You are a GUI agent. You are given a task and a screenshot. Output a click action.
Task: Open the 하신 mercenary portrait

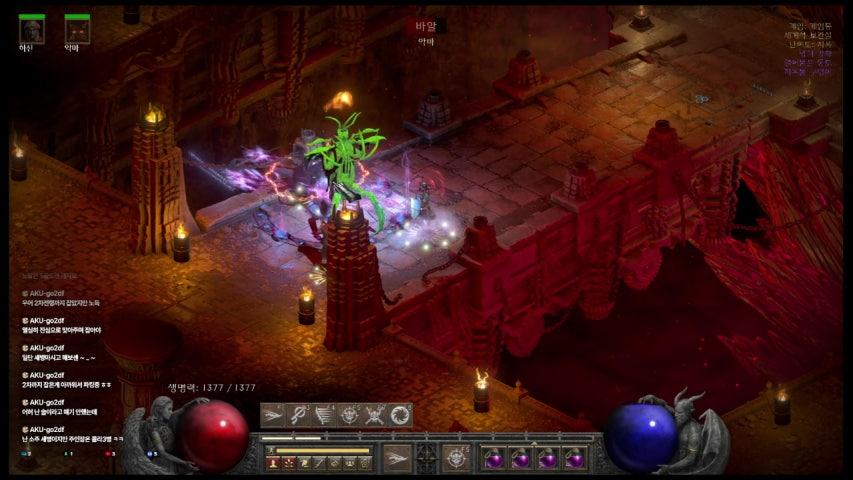32,30
